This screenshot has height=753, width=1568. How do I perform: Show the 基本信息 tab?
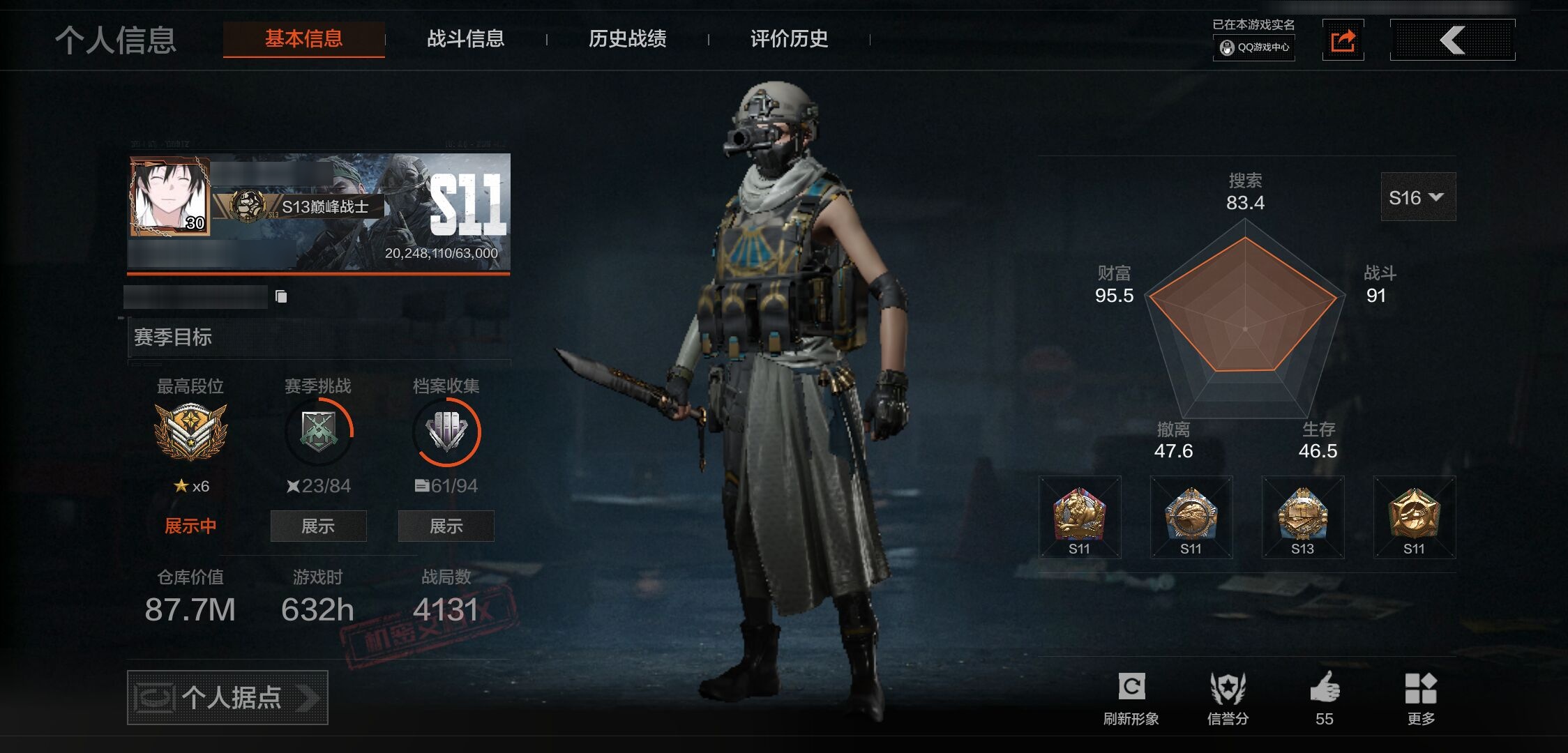pyautogui.click(x=303, y=39)
